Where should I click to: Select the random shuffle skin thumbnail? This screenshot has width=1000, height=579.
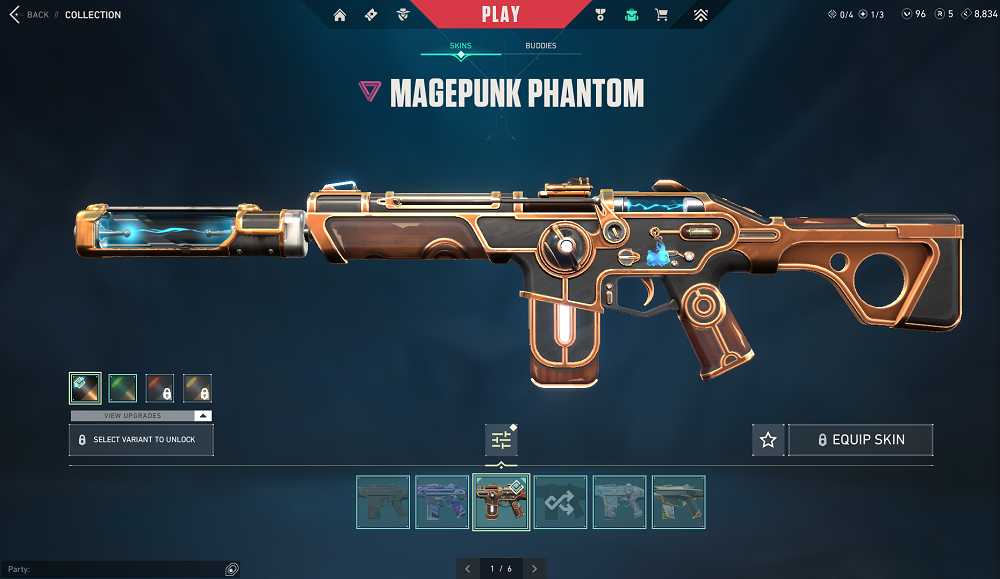pos(560,501)
